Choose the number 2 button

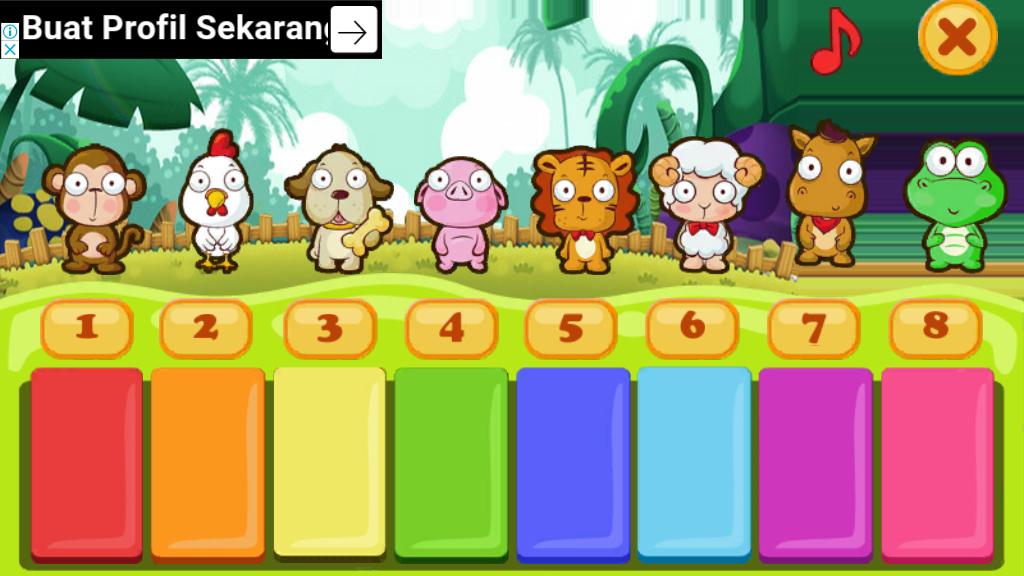206,328
